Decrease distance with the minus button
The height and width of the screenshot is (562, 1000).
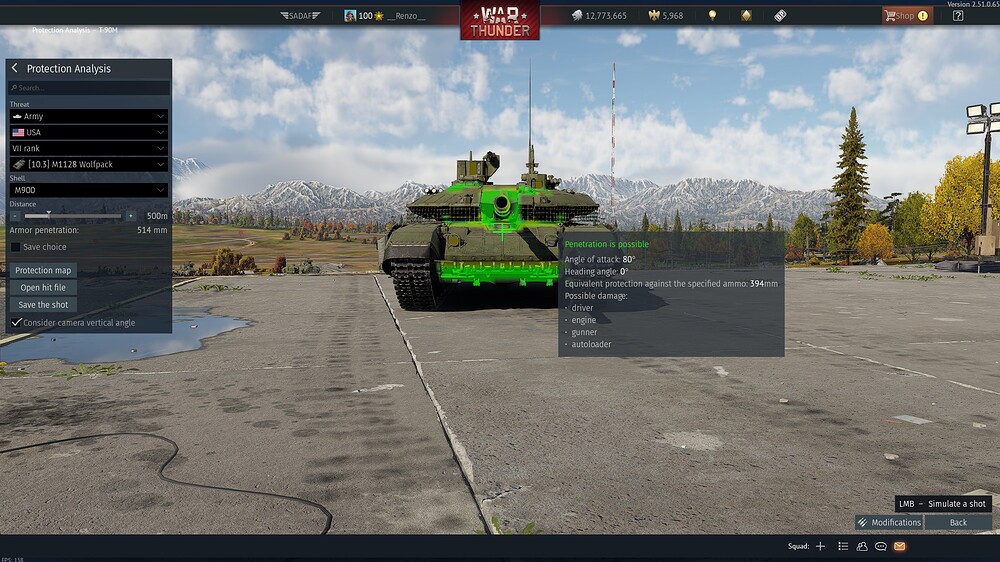pos(17,216)
